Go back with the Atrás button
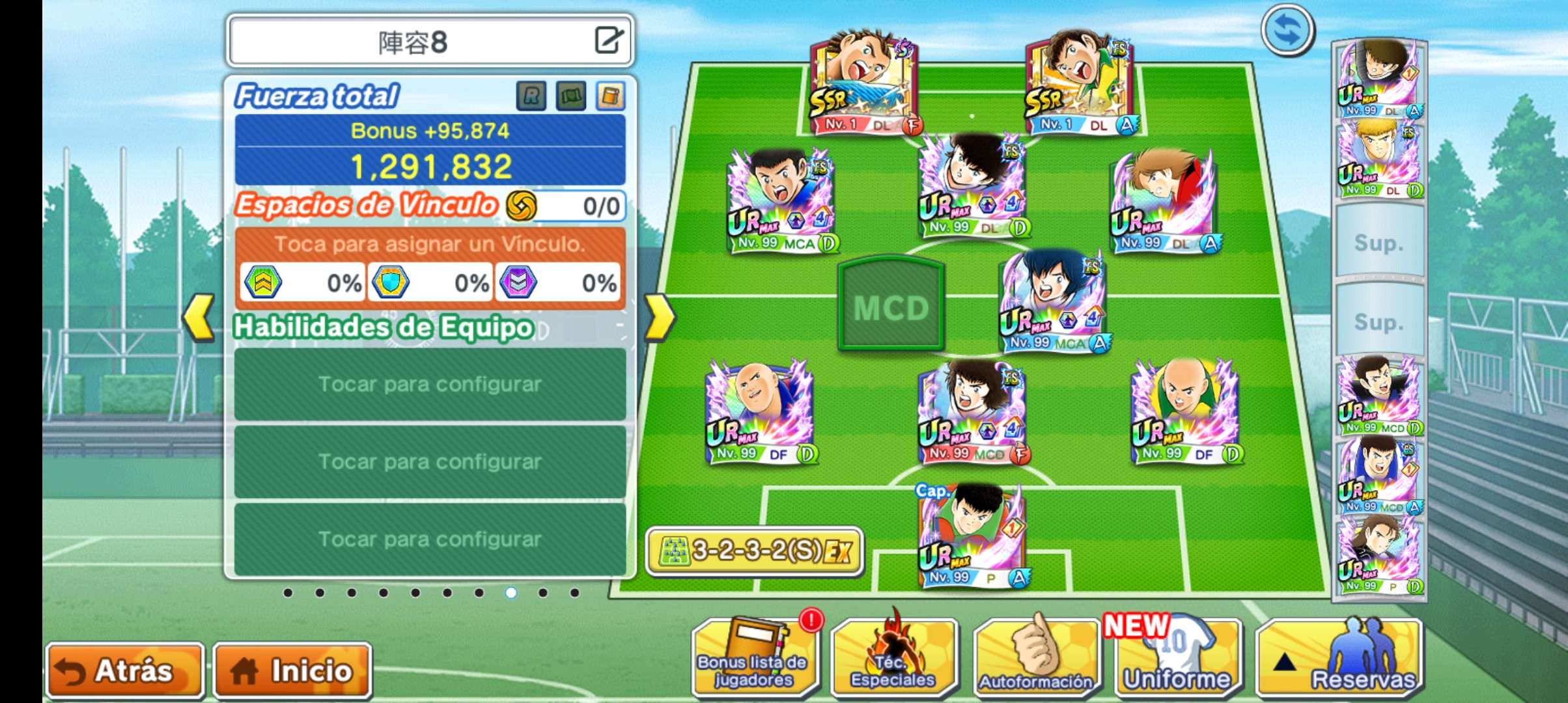The image size is (1568, 703). click(x=125, y=670)
